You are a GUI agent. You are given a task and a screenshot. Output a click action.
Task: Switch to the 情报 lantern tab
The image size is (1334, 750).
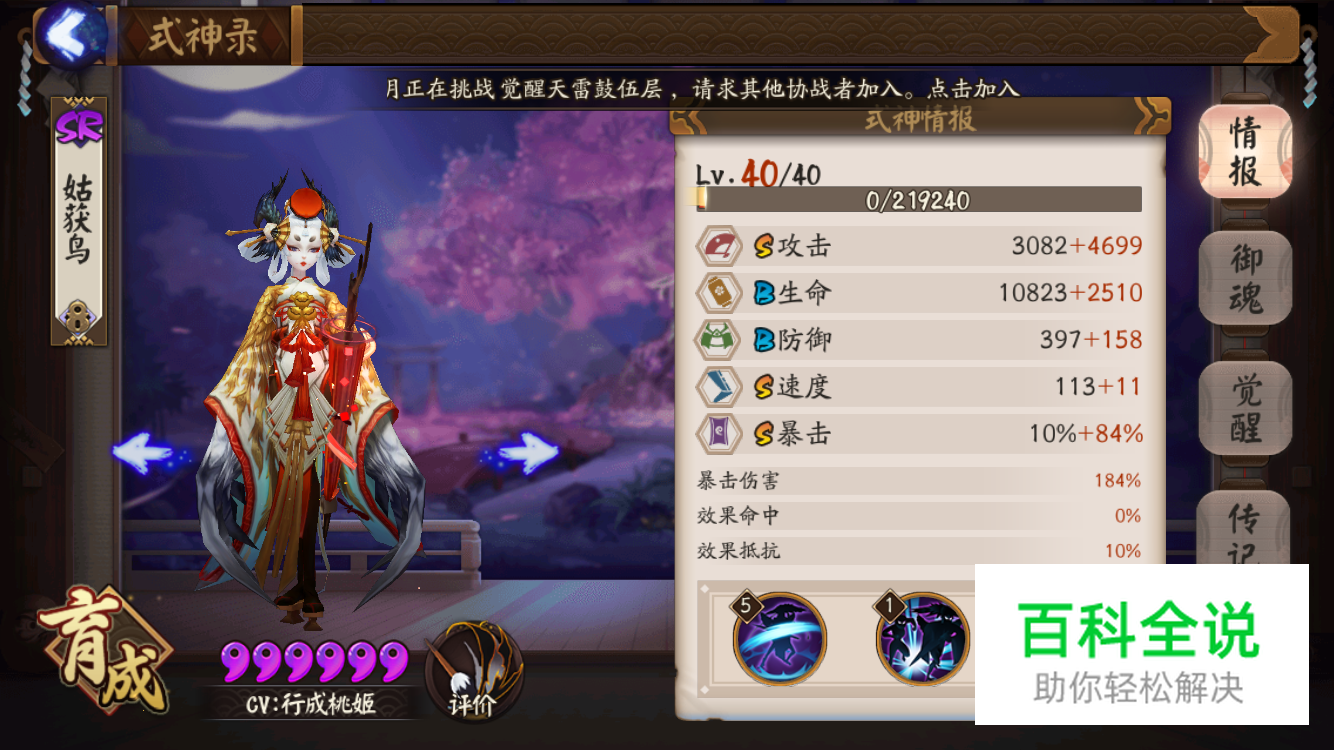click(x=1245, y=151)
